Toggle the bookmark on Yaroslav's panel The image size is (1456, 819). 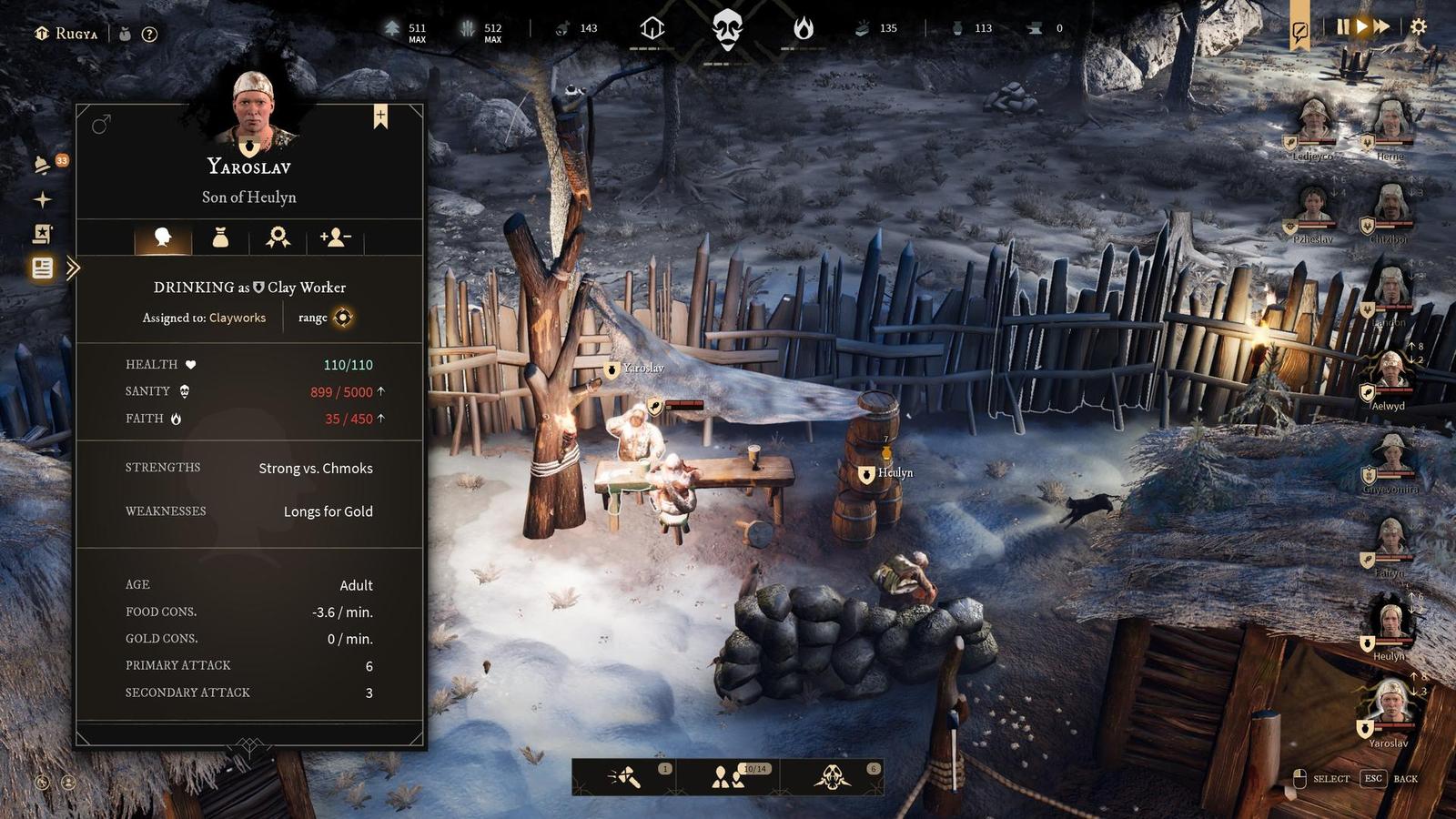point(380,116)
